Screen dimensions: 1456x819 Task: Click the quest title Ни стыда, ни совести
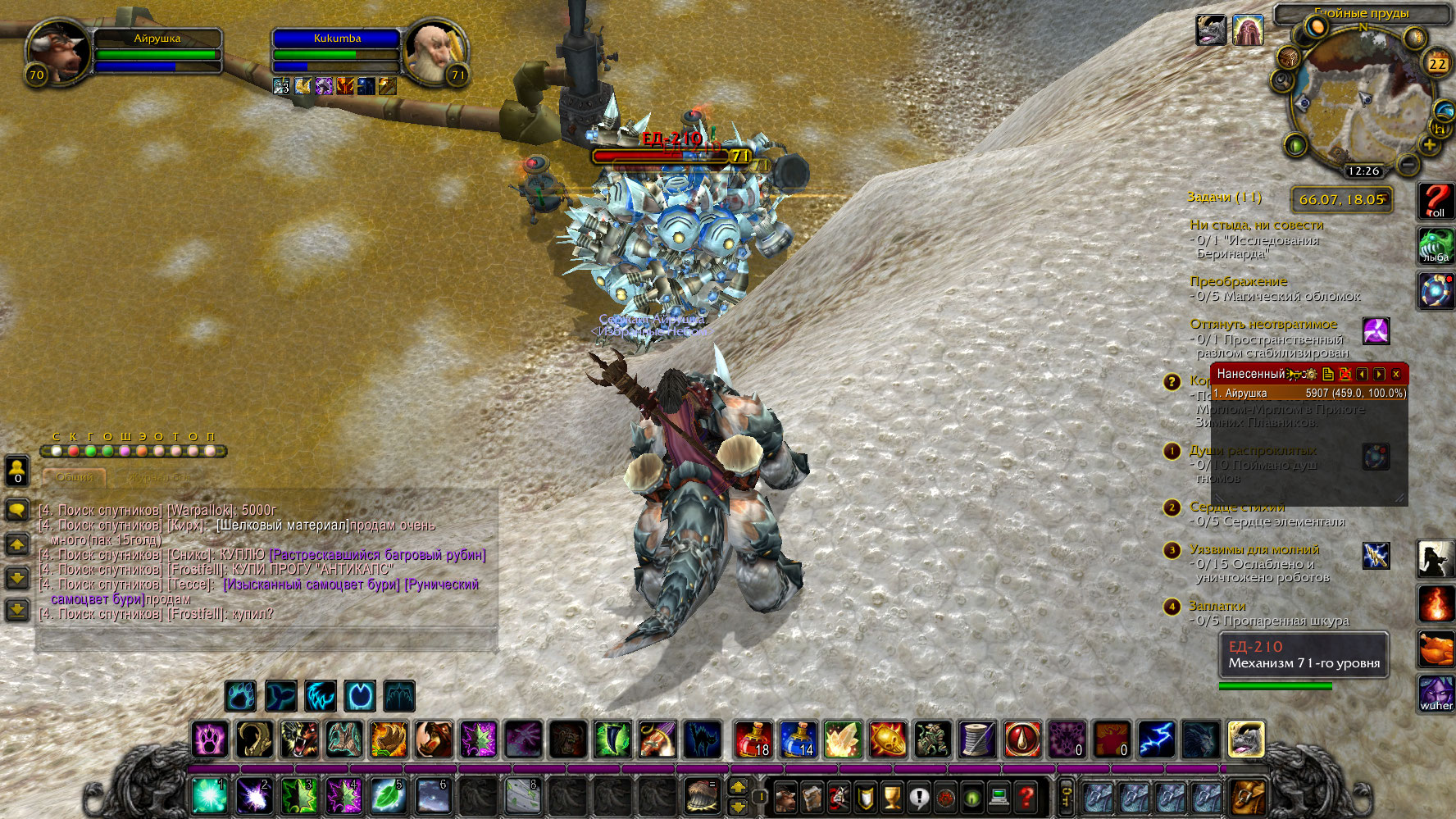click(1258, 225)
